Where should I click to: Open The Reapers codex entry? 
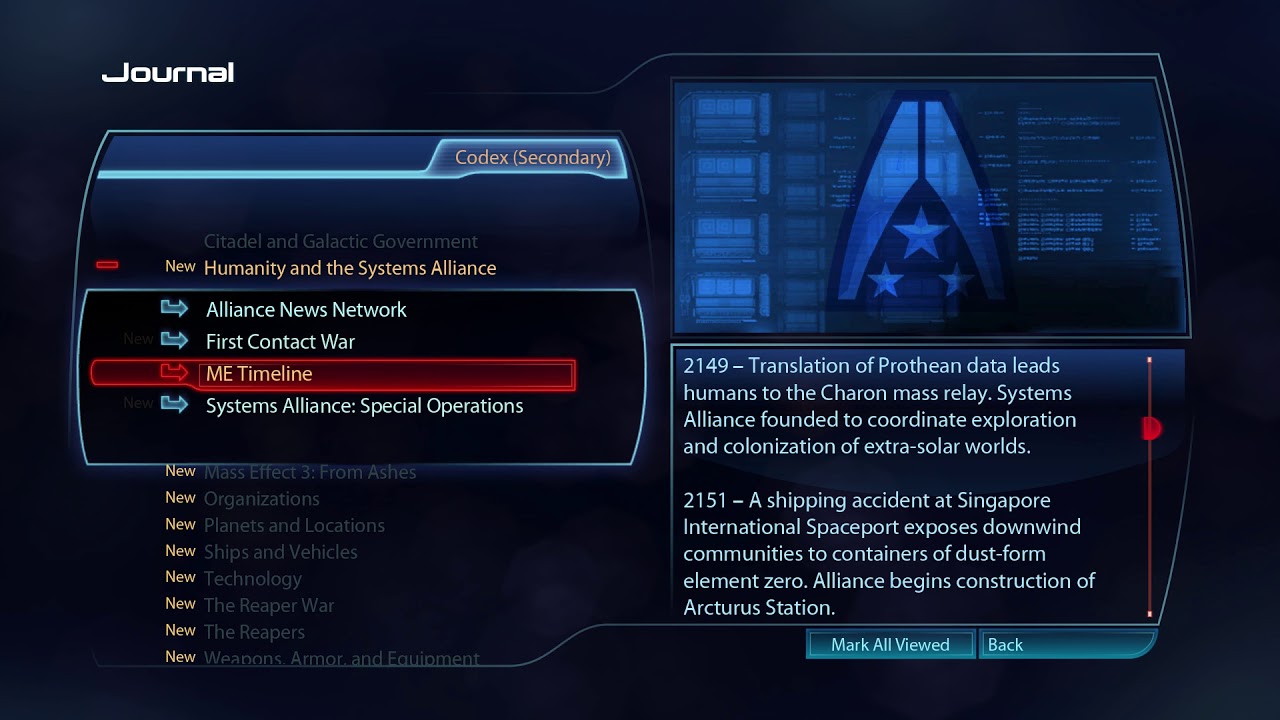(254, 631)
